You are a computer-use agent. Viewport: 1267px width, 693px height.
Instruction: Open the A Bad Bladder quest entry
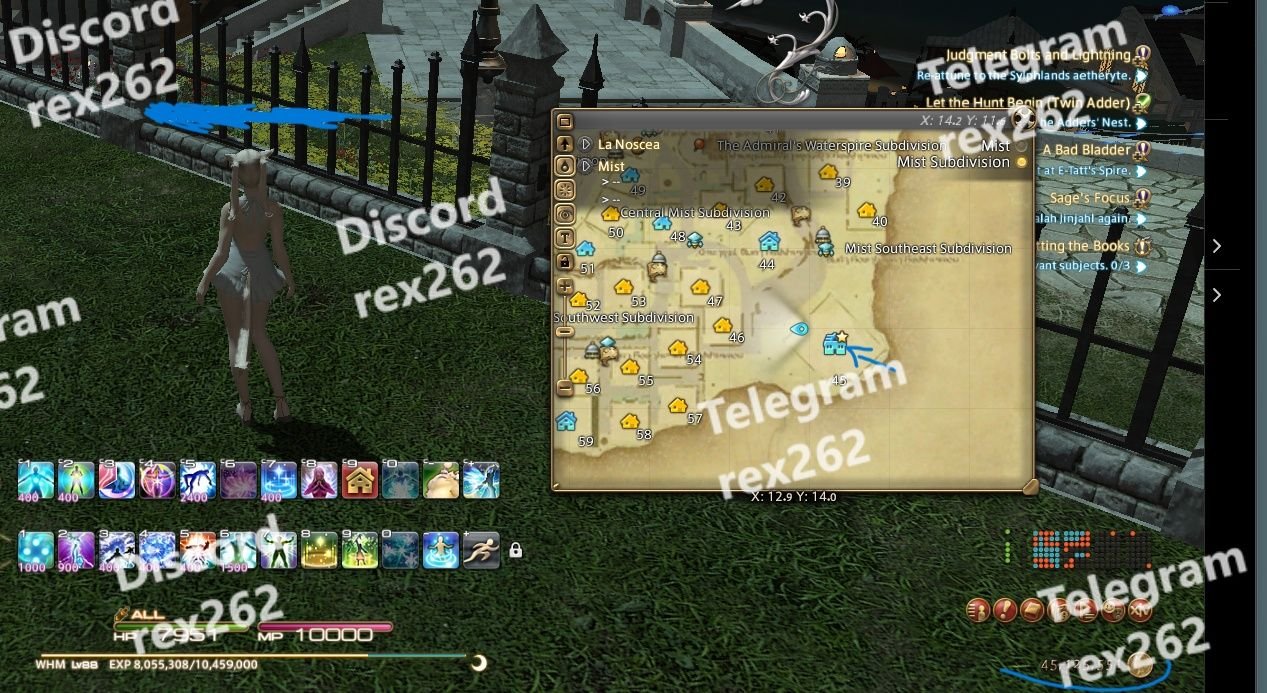(1086, 150)
